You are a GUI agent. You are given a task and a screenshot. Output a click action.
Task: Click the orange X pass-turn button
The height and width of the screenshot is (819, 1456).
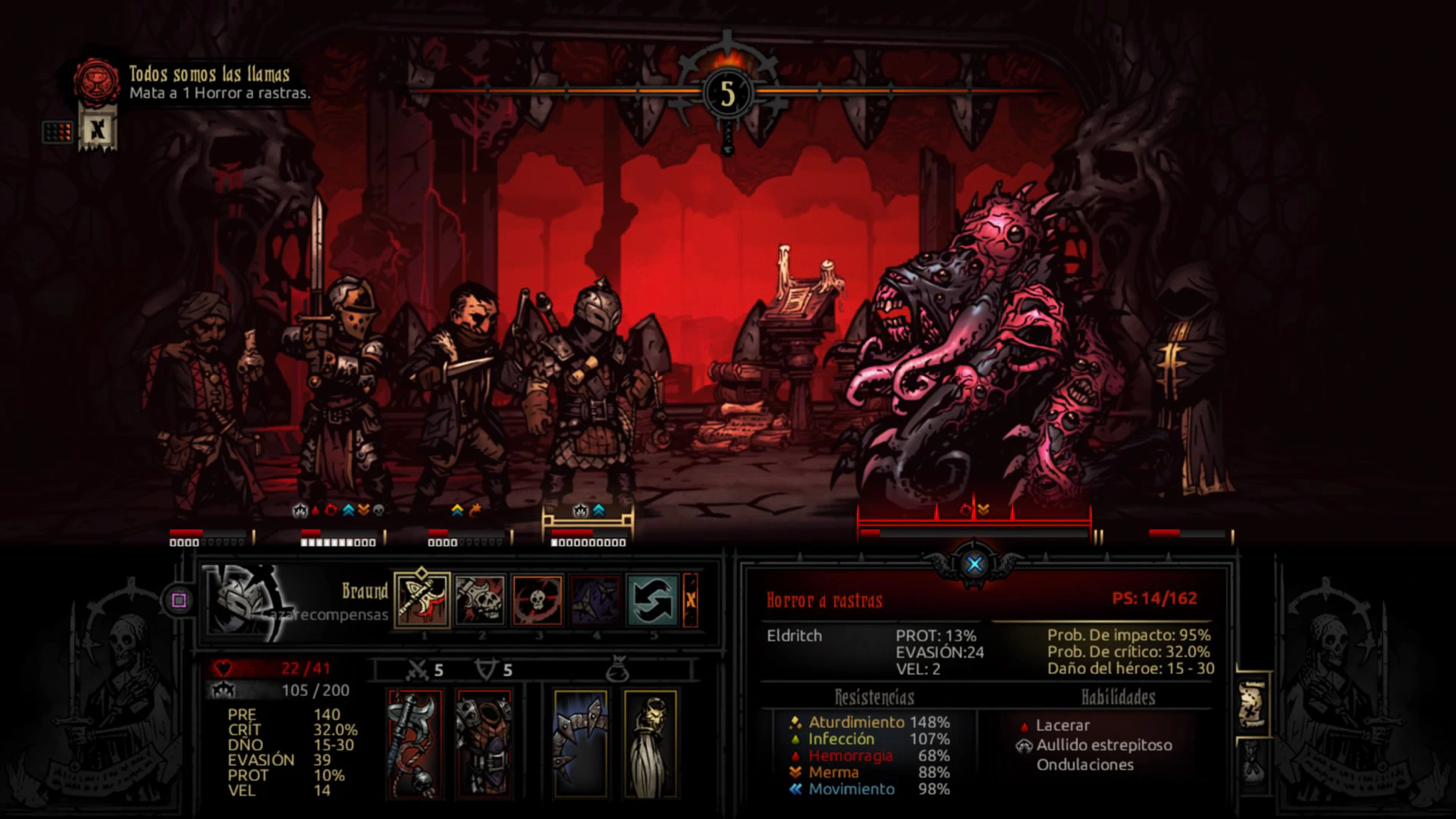tap(691, 600)
